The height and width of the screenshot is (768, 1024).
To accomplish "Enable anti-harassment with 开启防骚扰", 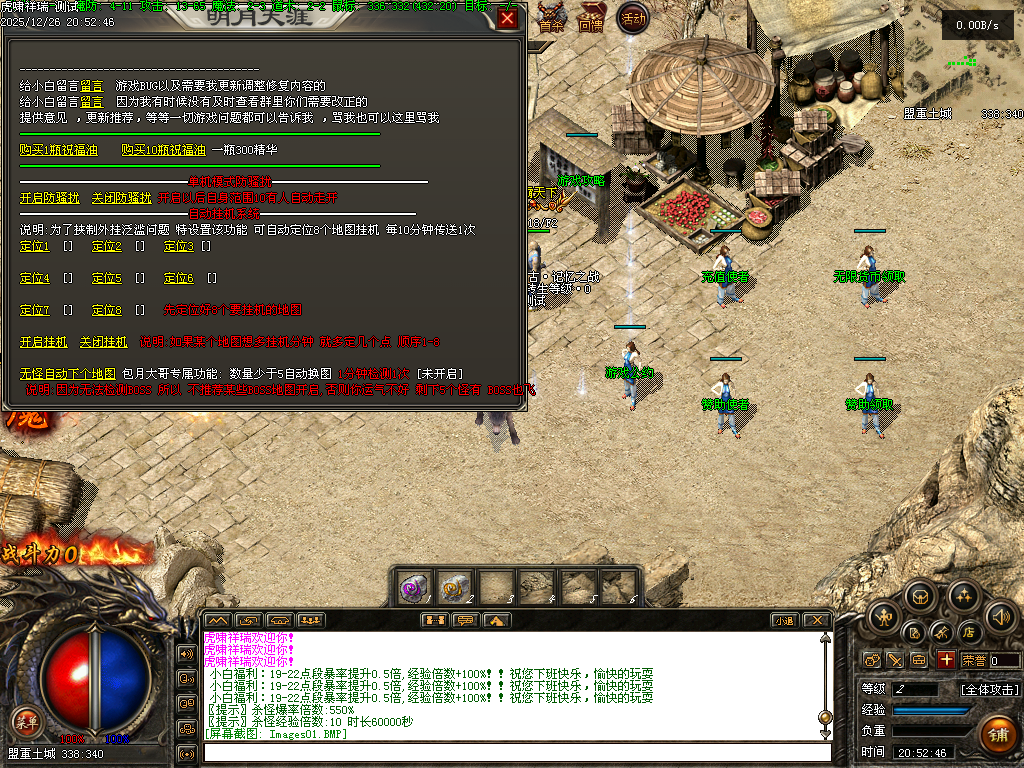I will point(50,198).
